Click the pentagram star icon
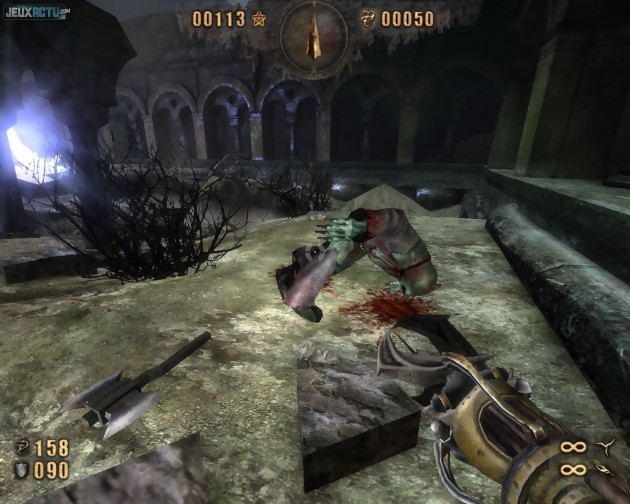Viewport: 630px width, 504px height. pos(259,18)
